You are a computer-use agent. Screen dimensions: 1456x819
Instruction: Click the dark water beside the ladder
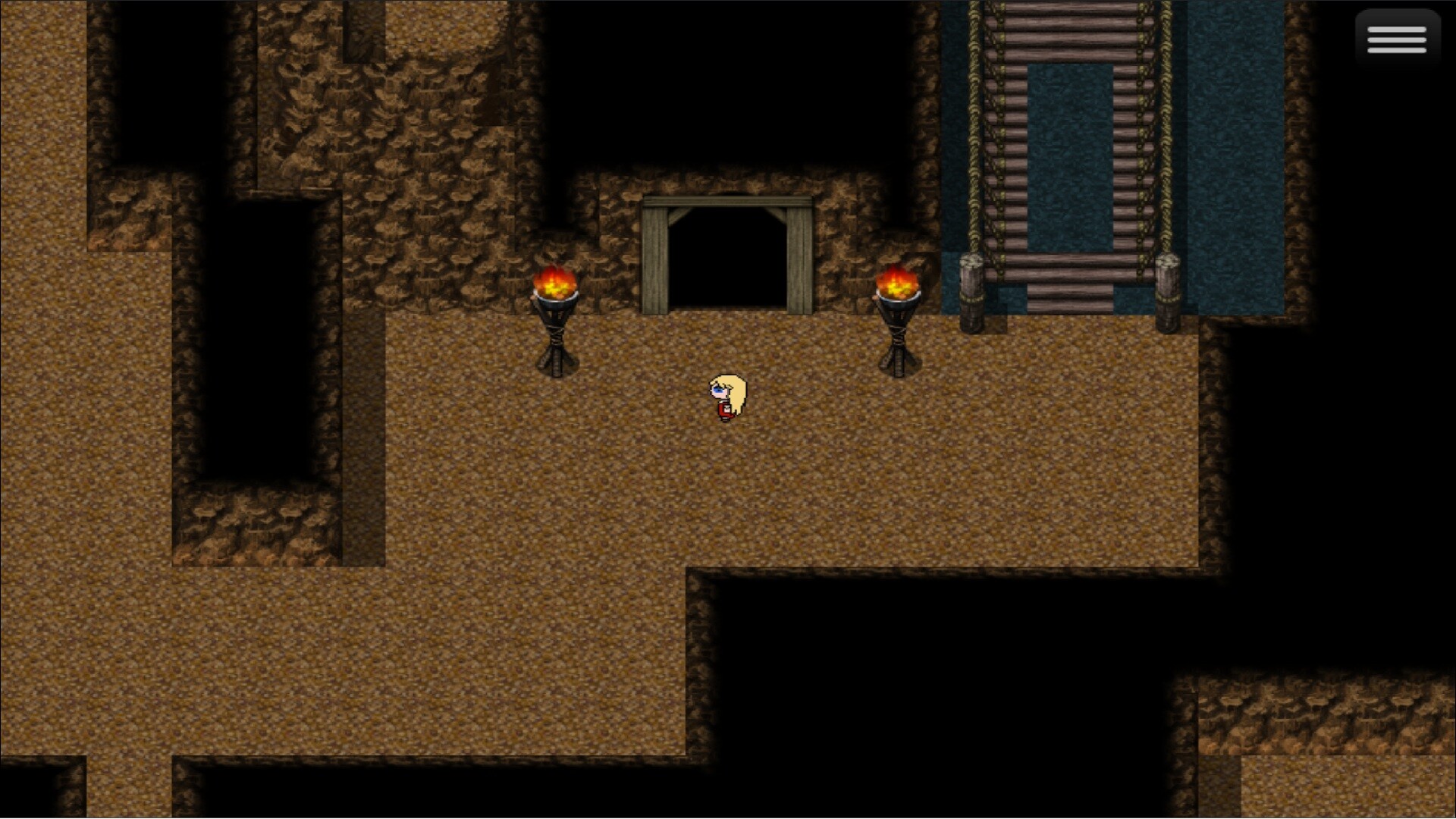click(x=1228, y=152)
